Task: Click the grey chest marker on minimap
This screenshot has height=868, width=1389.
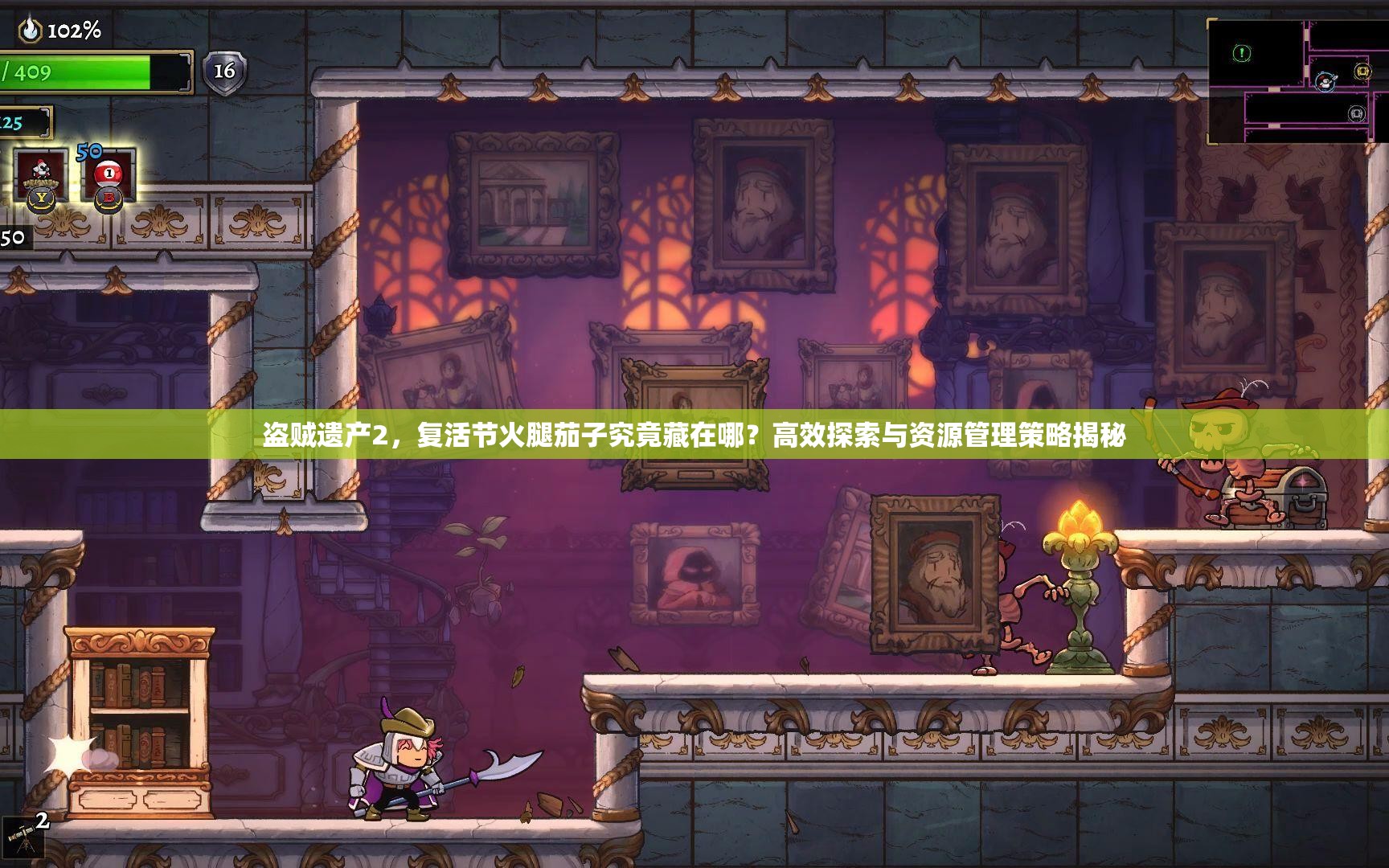Action: [x=1357, y=113]
